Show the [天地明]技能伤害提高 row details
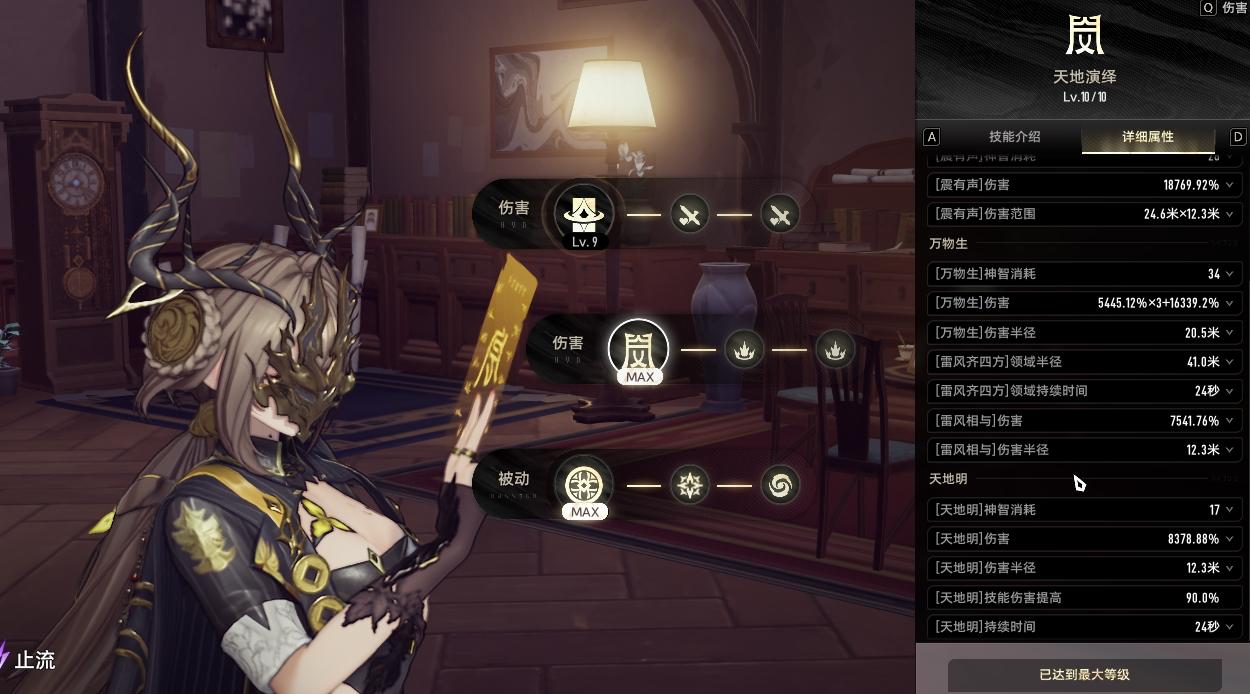The height and width of the screenshot is (694, 1250). pyautogui.click(x=1084, y=598)
